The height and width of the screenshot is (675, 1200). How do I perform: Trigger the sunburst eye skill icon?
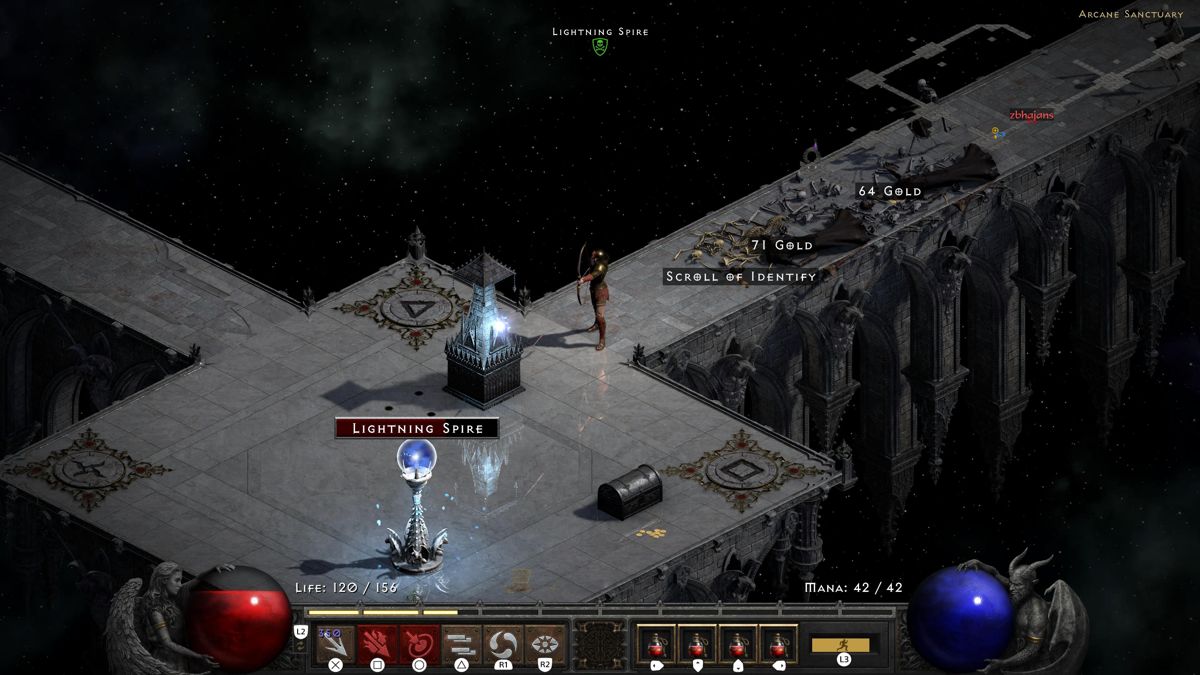tap(545, 643)
